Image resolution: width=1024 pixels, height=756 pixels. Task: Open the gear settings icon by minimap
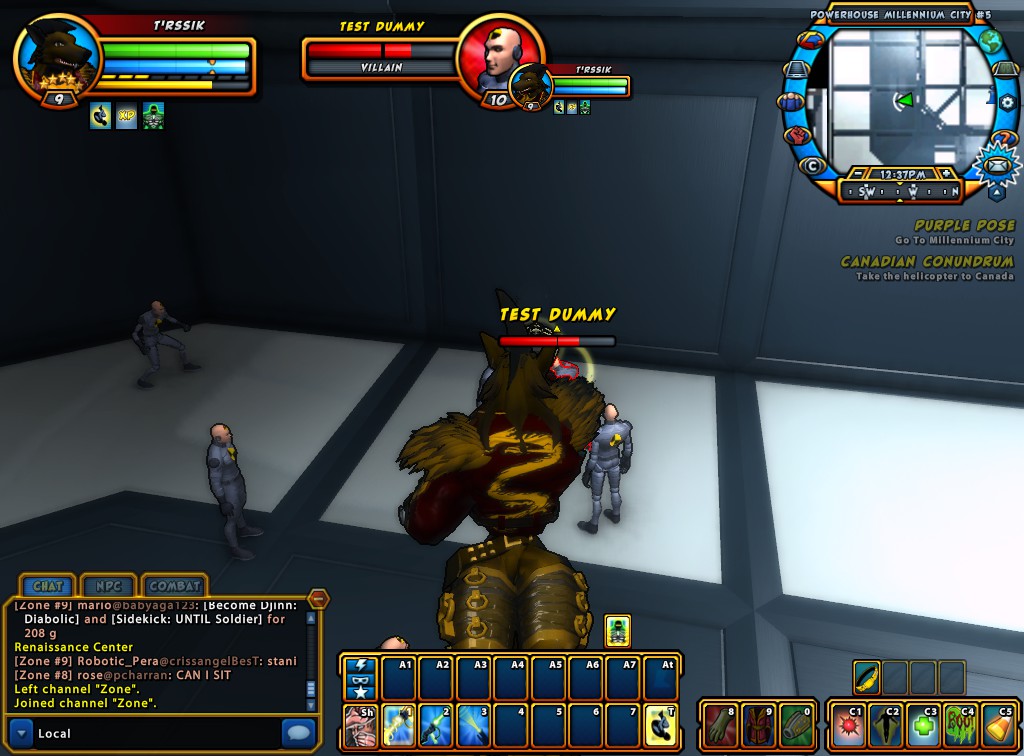pyautogui.click(x=1006, y=102)
